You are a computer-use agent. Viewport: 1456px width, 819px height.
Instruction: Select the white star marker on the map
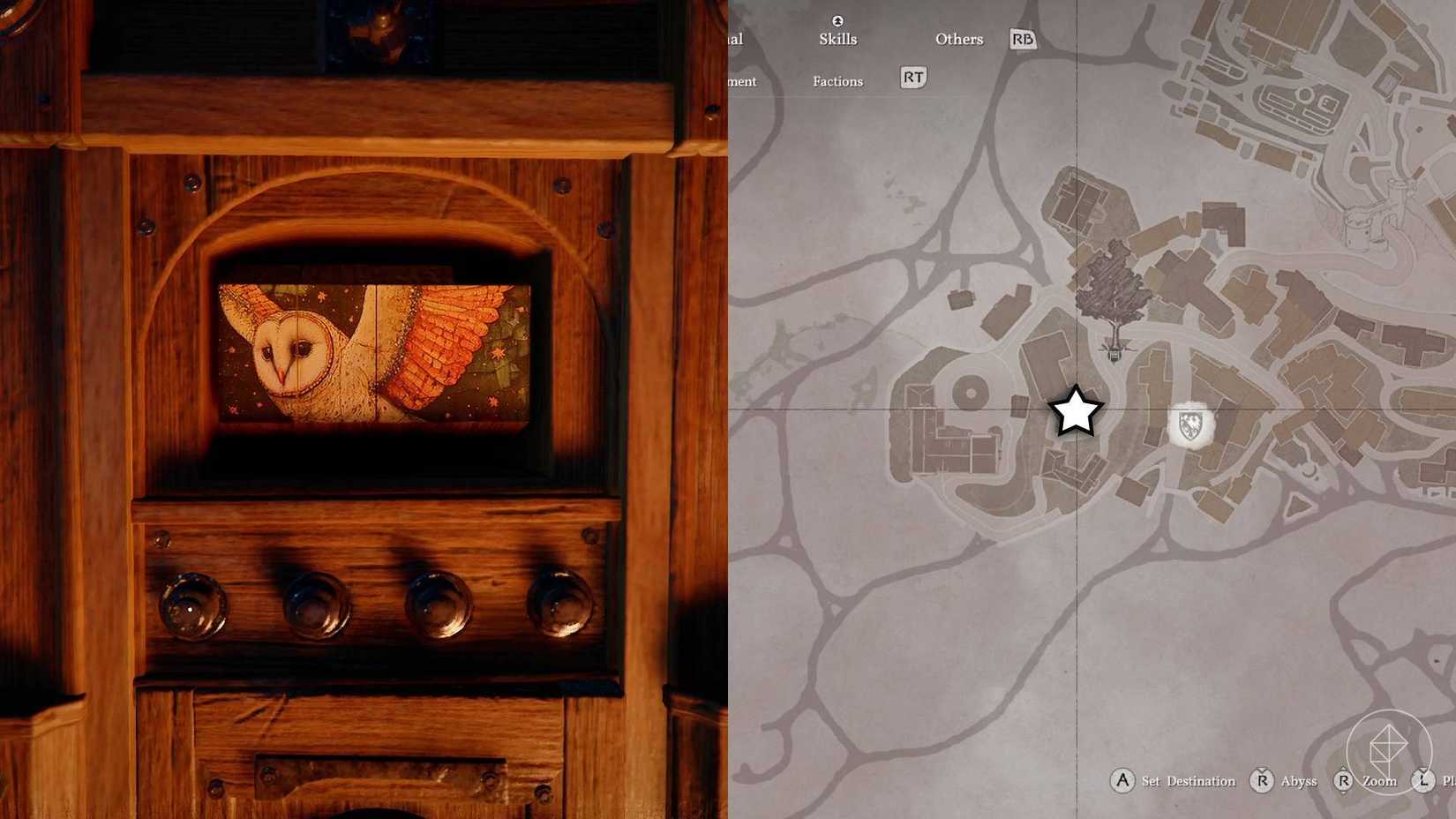pyautogui.click(x=1075, y=411)
